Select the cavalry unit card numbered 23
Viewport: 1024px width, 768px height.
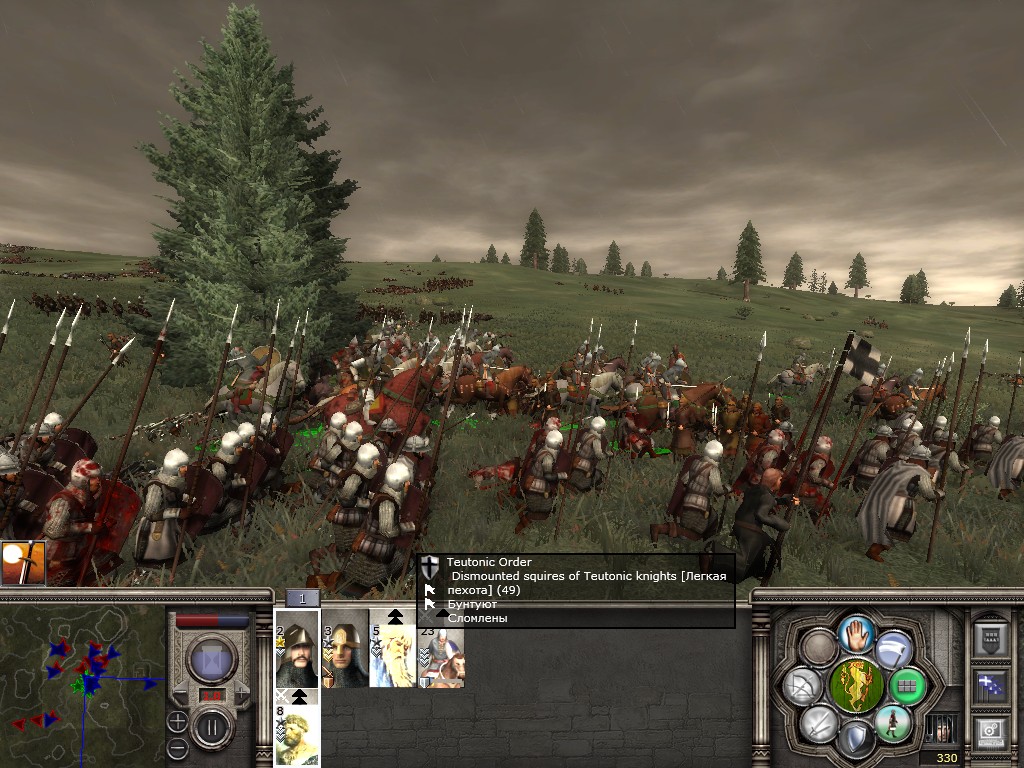pyautogui.click(x=441, y=655)
